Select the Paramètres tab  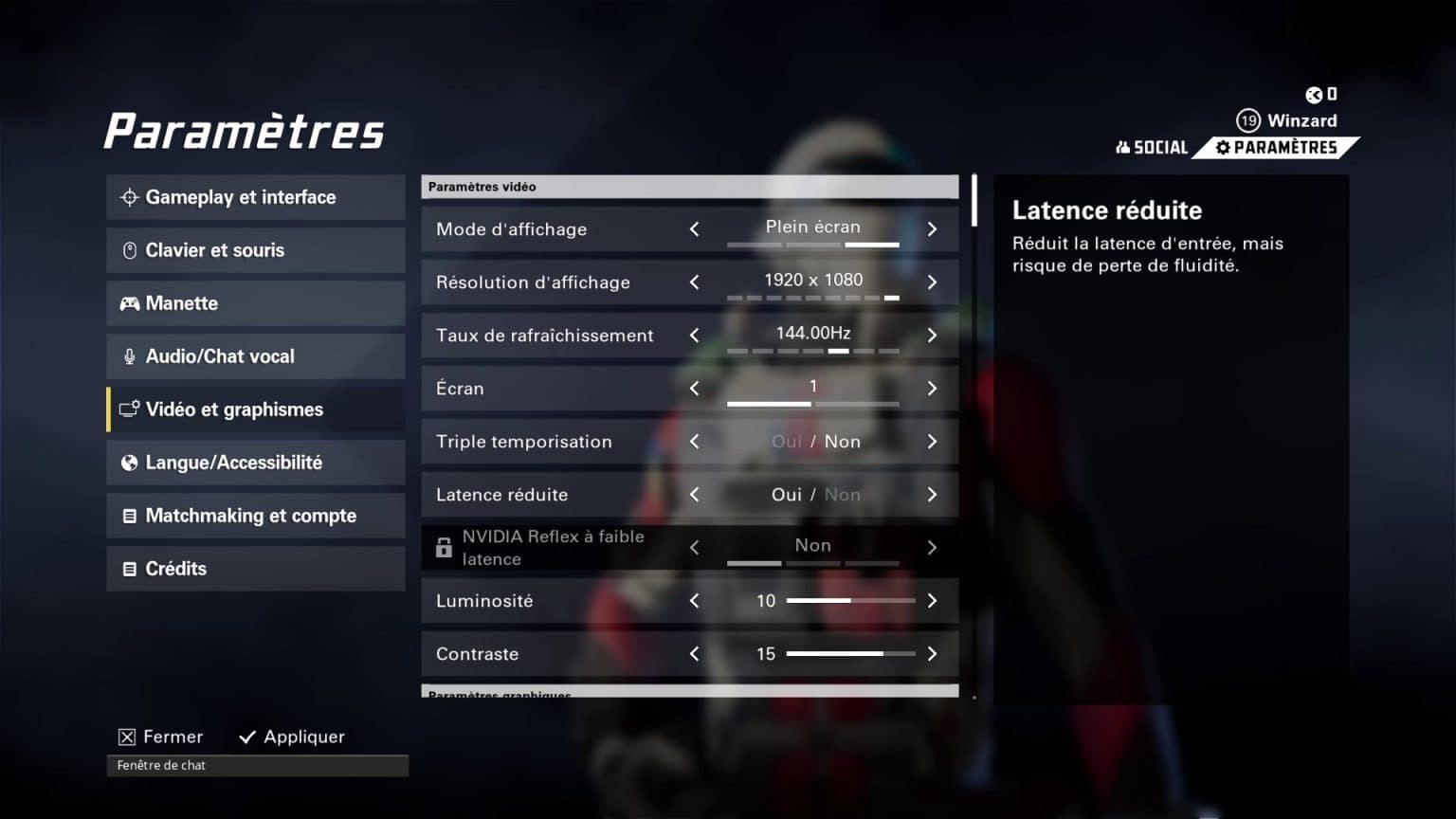1277,147
